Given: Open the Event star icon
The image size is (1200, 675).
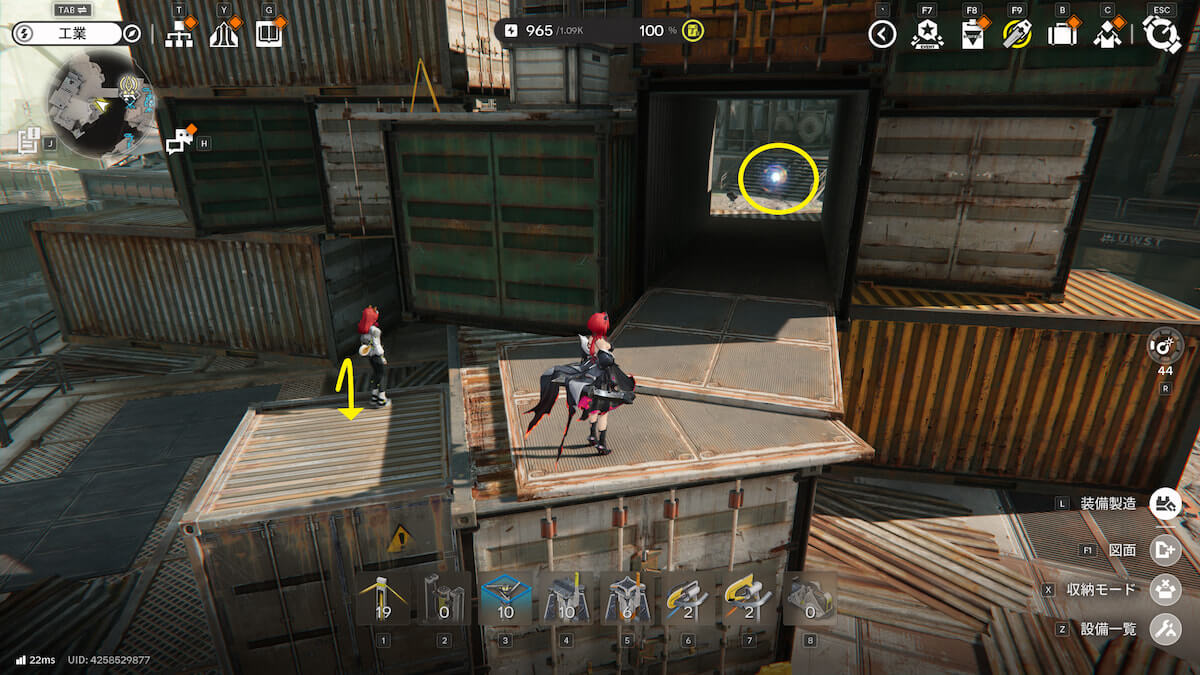Looking at the screenshot, I should (x=927, y=35).
